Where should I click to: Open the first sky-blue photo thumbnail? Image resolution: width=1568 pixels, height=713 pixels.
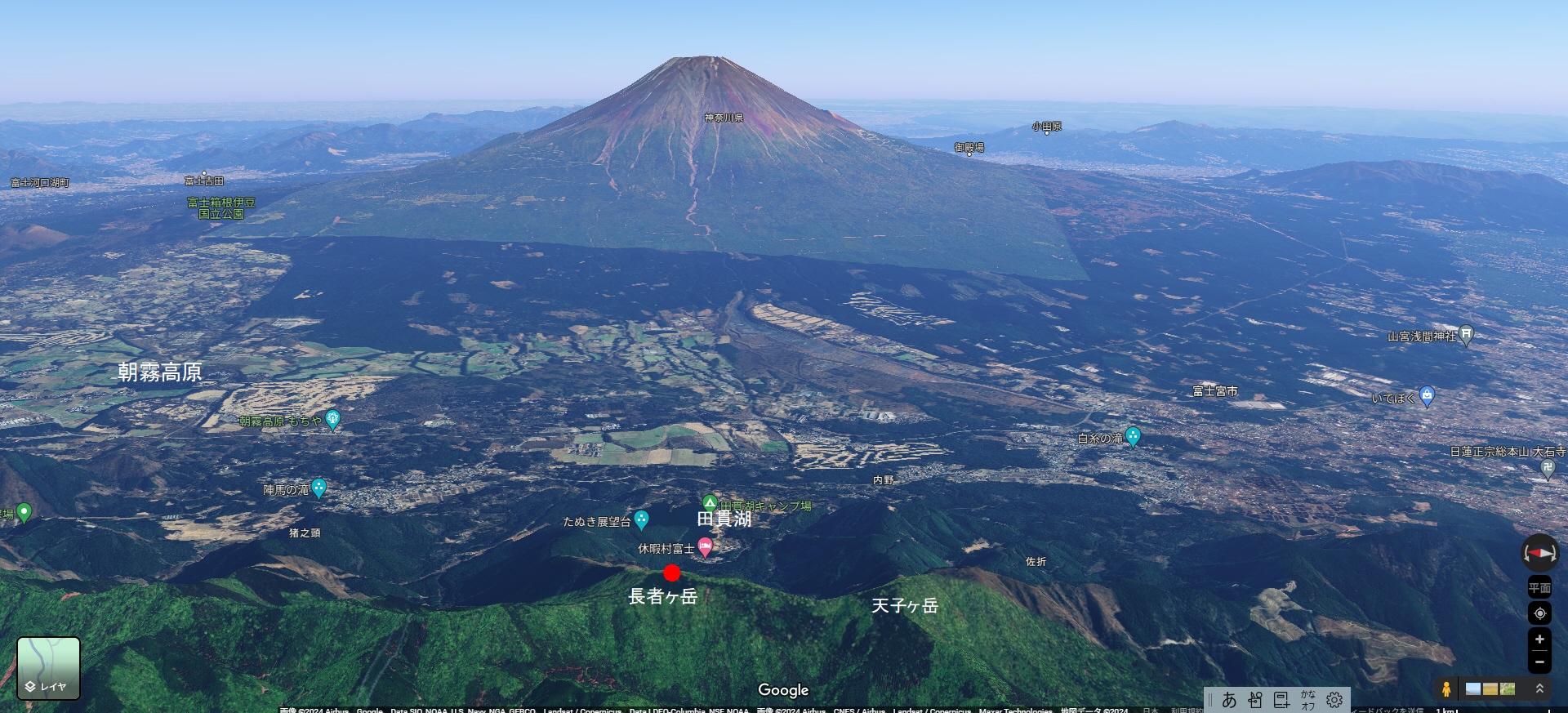coord(1473,688)
